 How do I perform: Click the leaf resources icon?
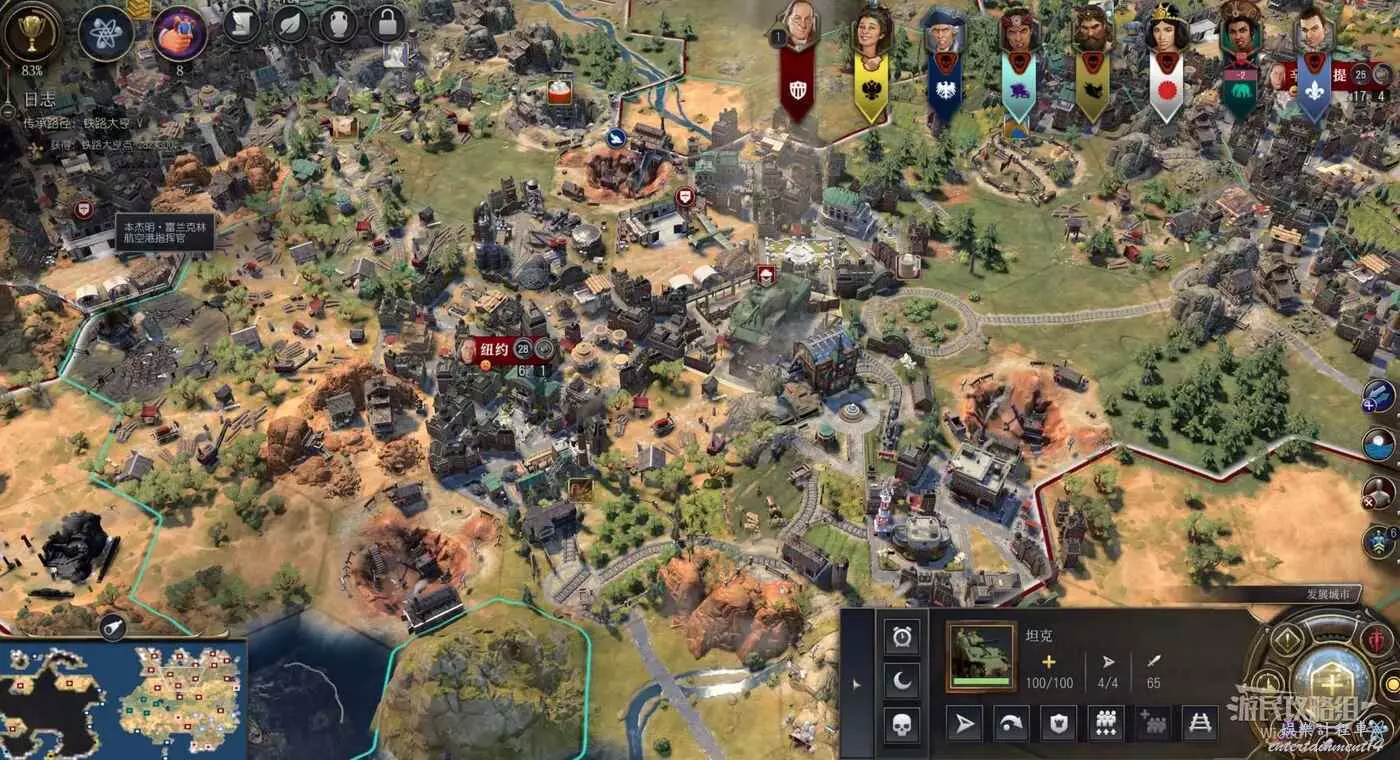tap(290, 24)
